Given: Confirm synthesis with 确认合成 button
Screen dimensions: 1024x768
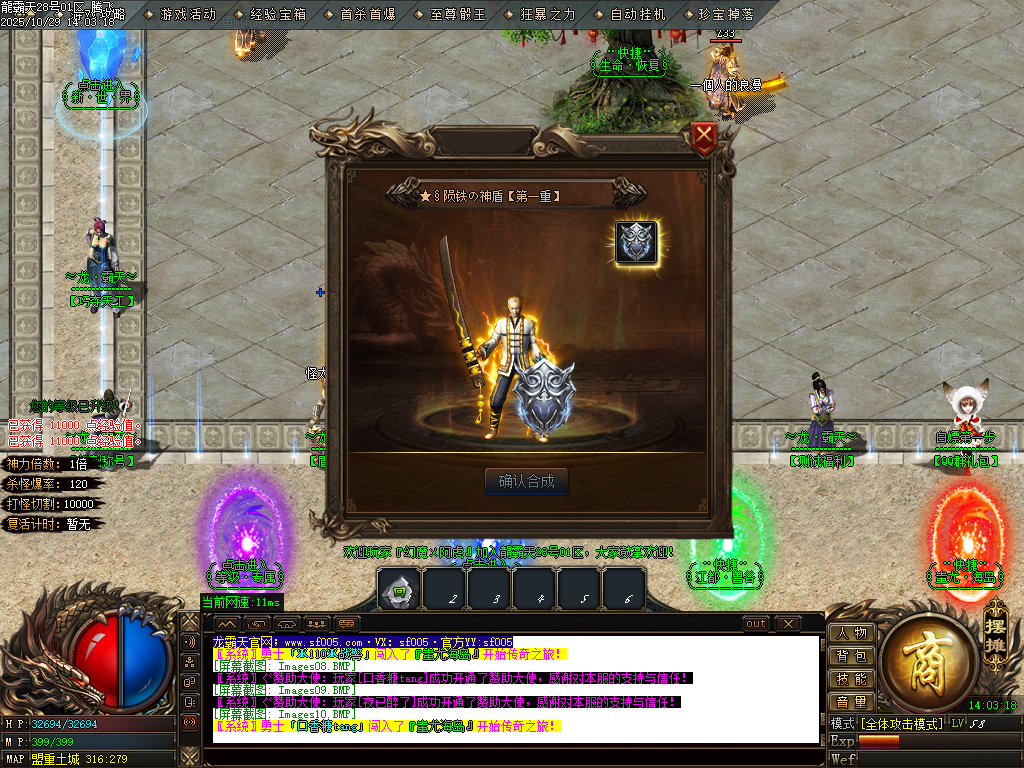Looking at the screenshot, I should click(x=526, y=481).
